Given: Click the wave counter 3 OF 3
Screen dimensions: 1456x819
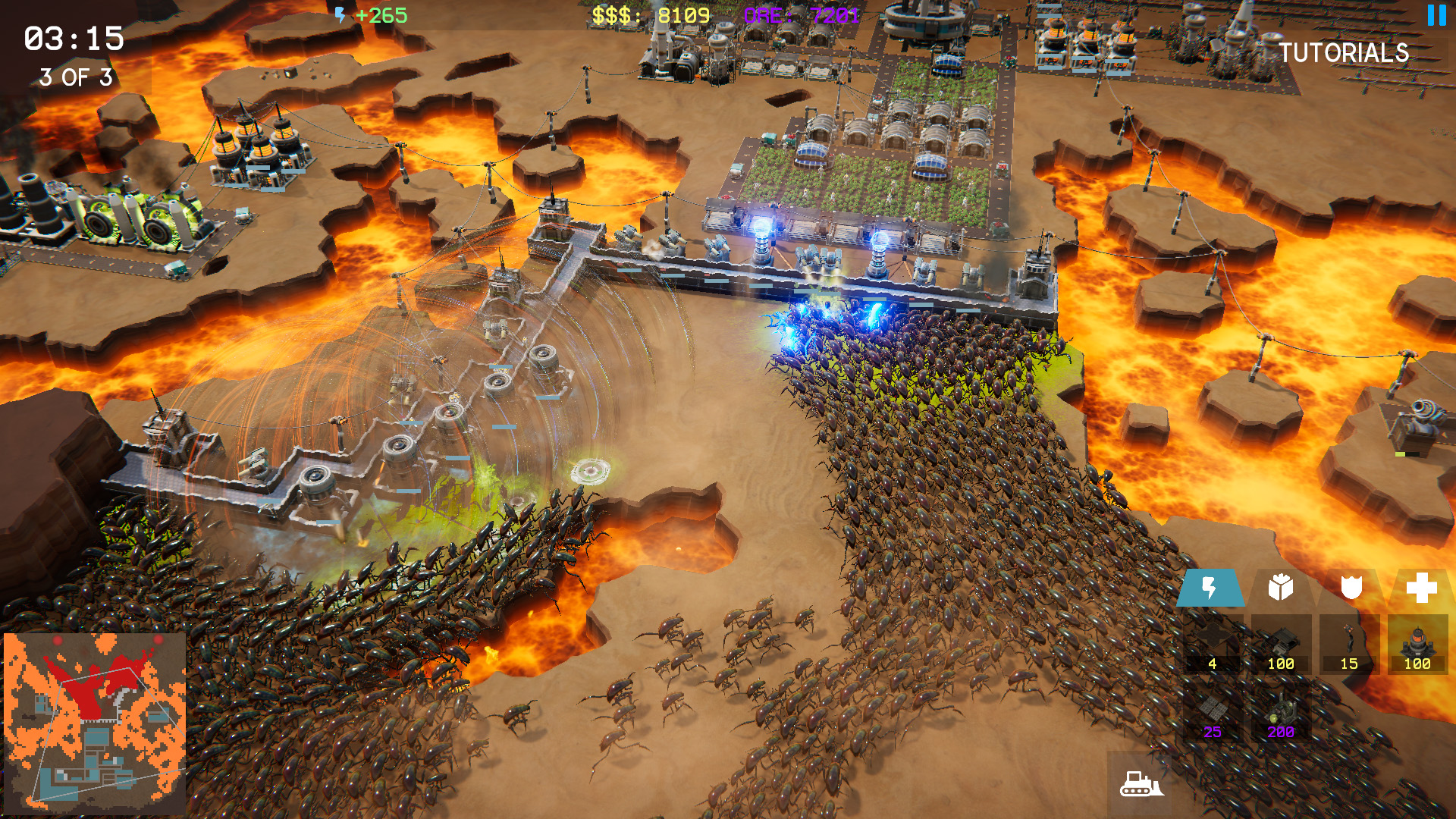Looking at the screenshot, I should [x=76, y=76].
